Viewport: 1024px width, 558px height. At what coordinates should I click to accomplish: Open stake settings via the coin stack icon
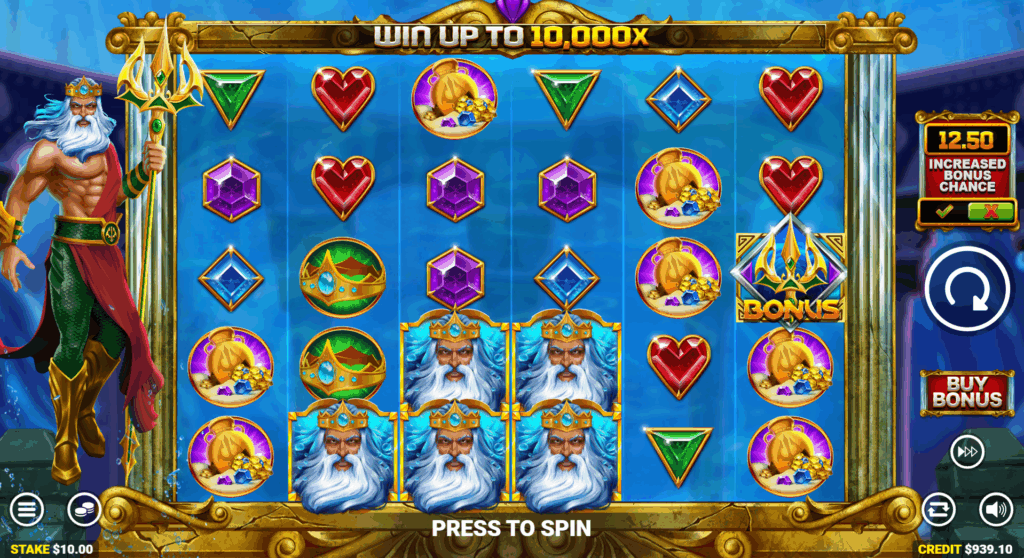point(84,509)
